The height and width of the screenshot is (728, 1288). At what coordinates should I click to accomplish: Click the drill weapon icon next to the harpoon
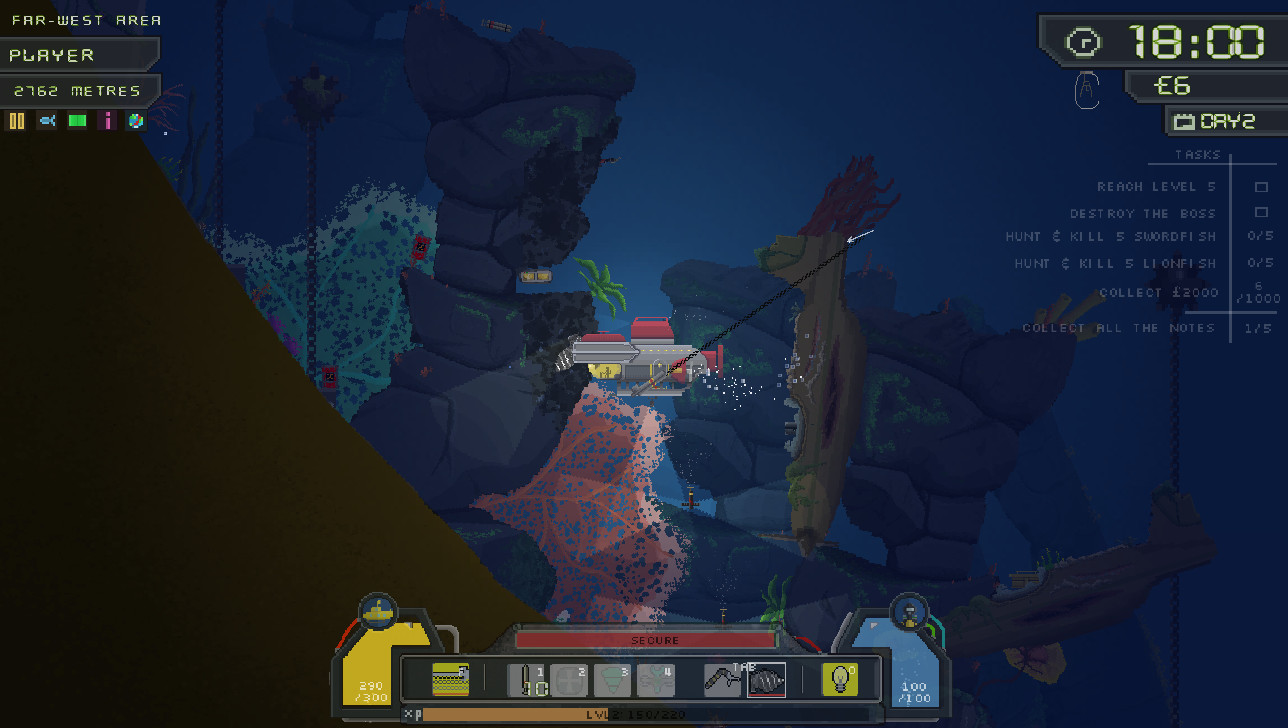pyautogui.click(x=766, y=681)
